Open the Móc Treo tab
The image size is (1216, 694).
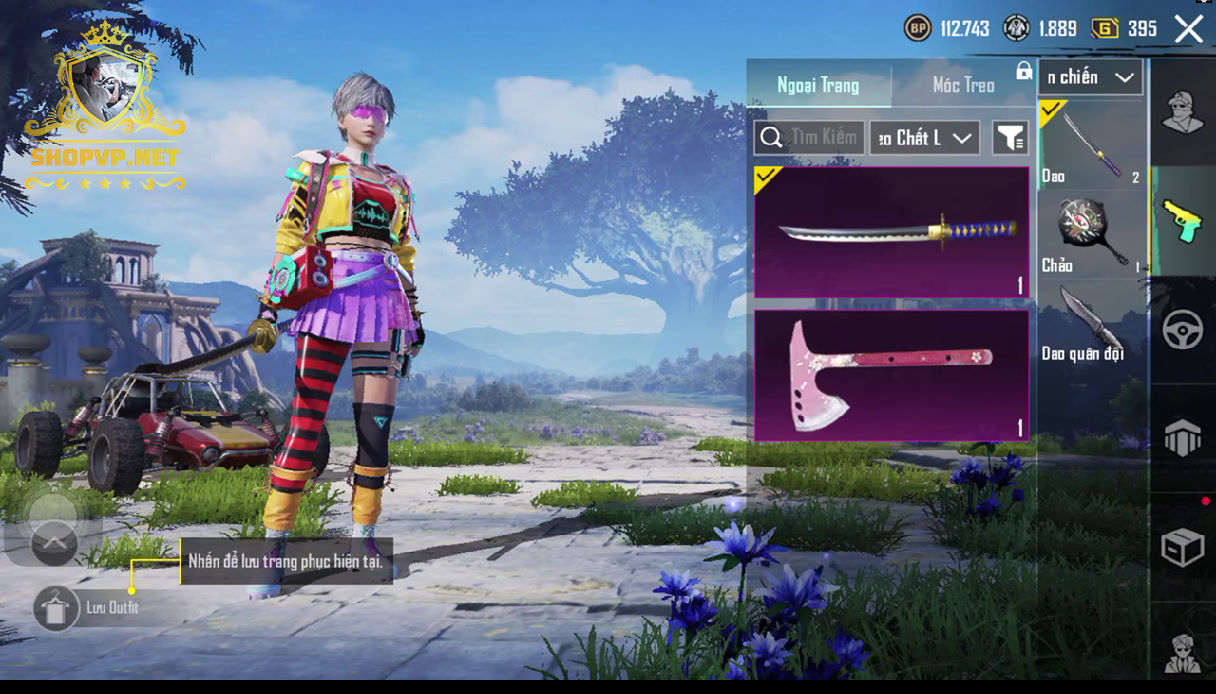963,85
